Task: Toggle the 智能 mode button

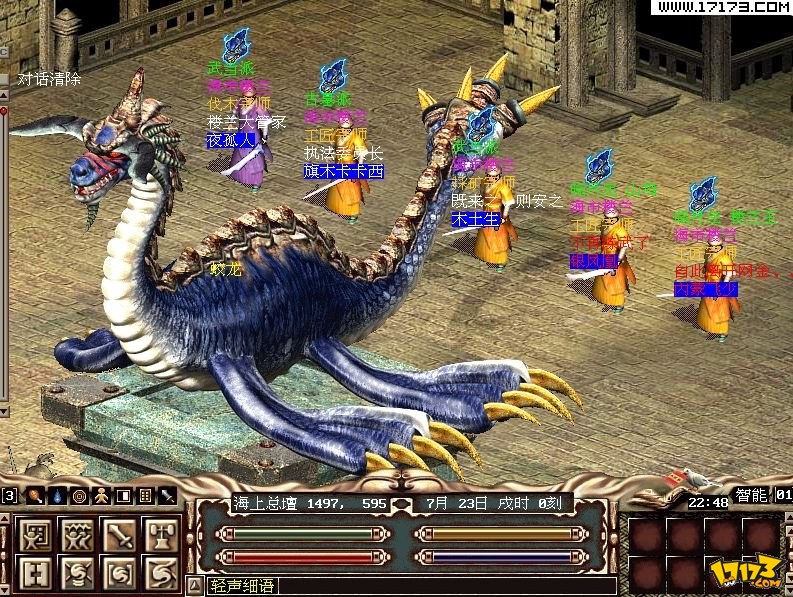Action: (x=750, y=495)
